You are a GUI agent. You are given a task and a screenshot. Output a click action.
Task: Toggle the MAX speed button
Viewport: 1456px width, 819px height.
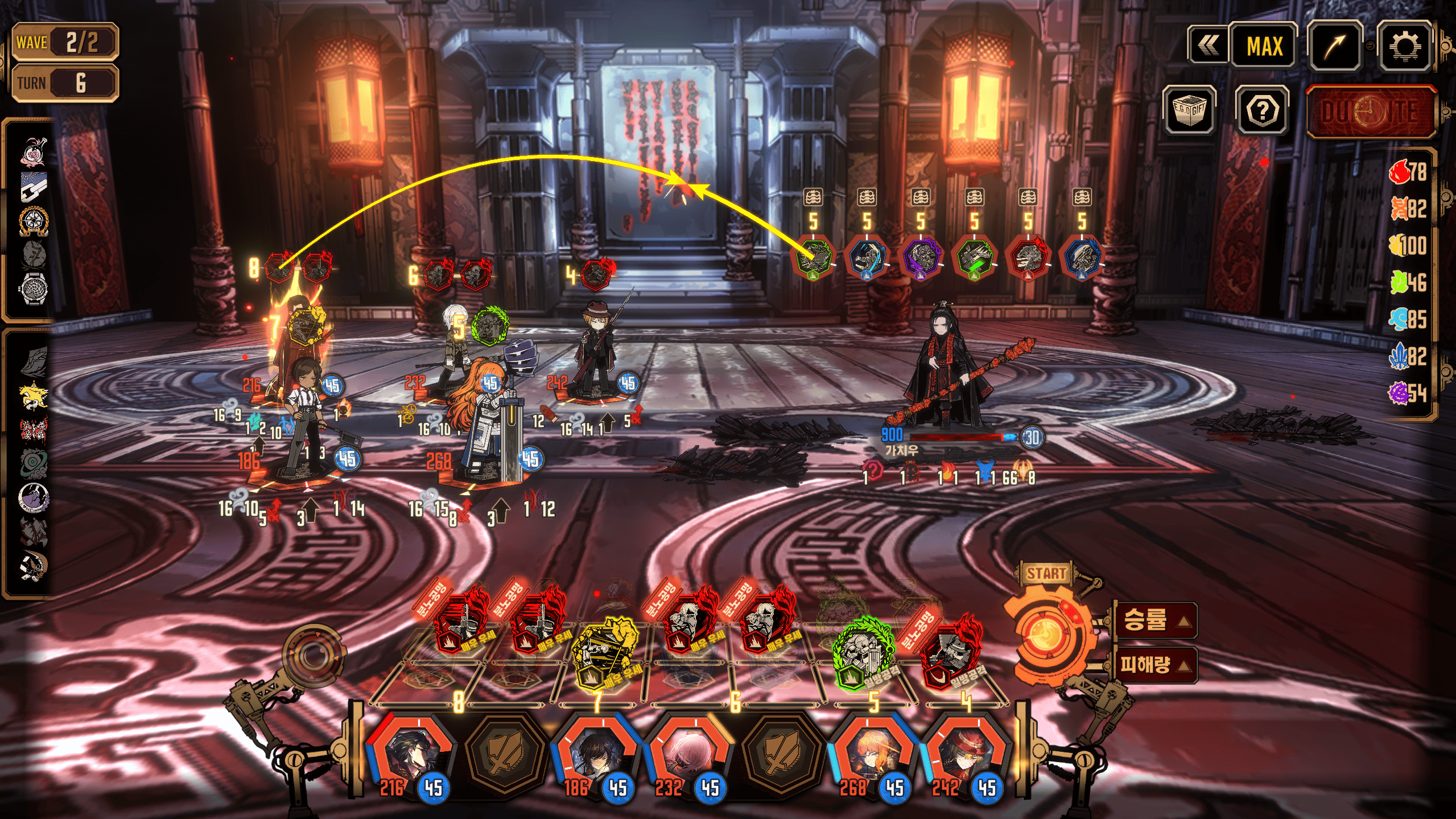(1264, 46)
